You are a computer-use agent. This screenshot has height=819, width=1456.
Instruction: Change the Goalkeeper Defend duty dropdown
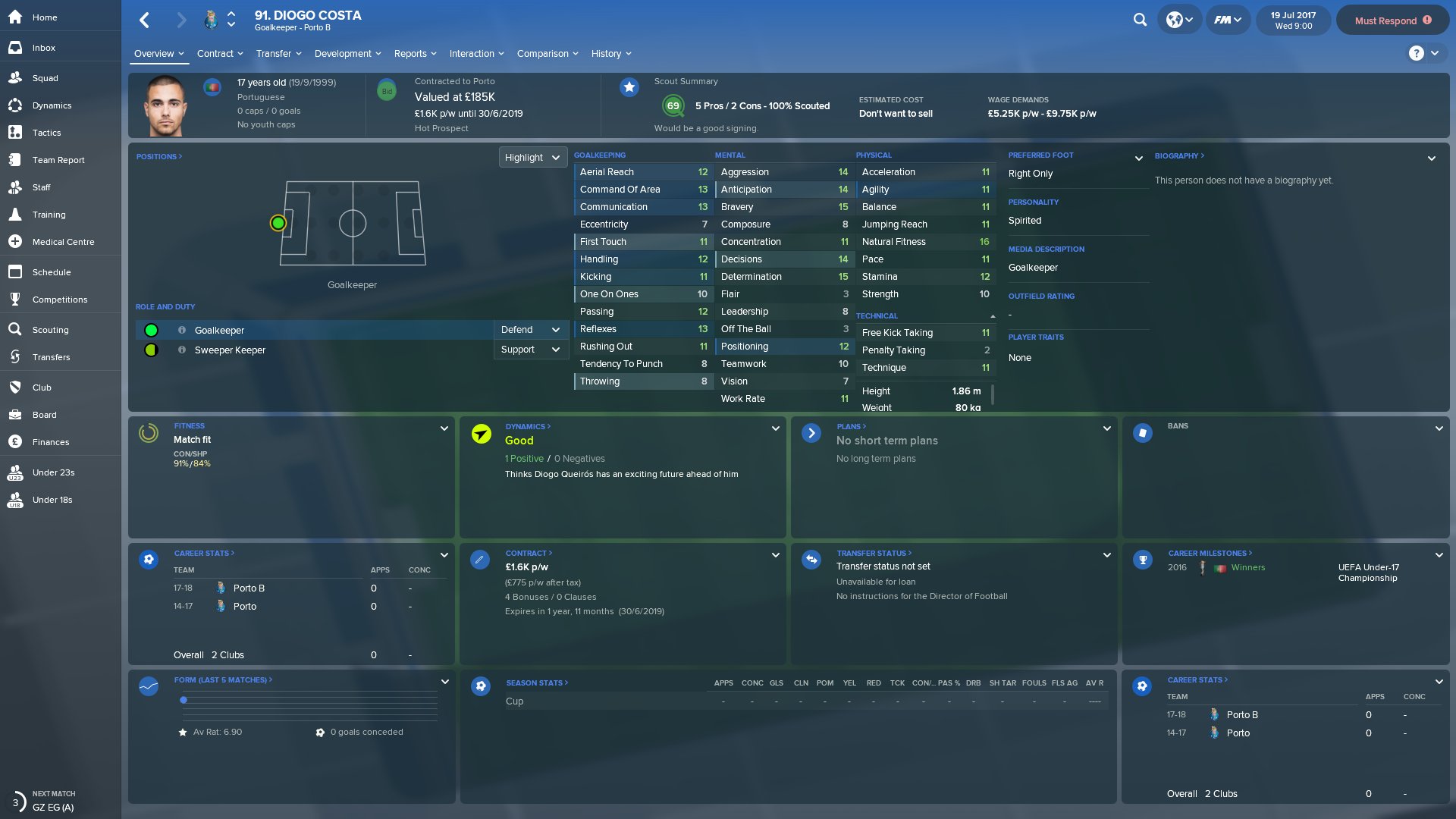tap(530, 330)
